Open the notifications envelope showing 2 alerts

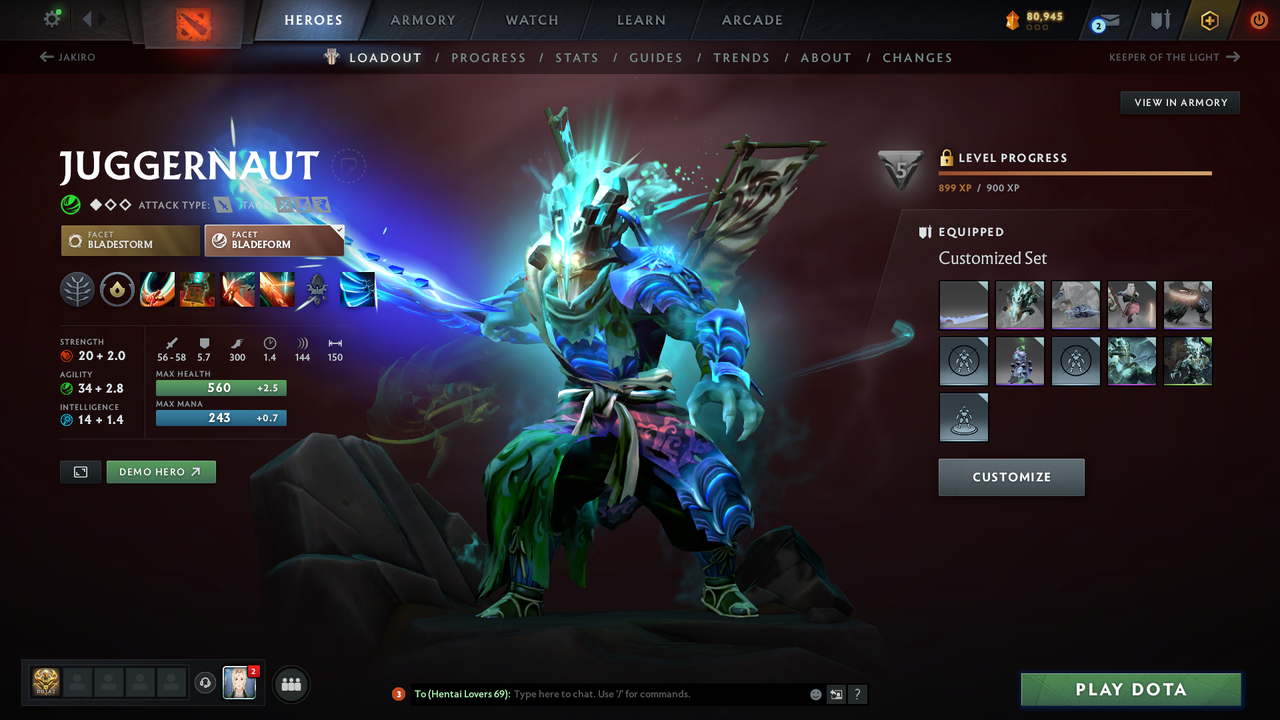(1103, 20)
